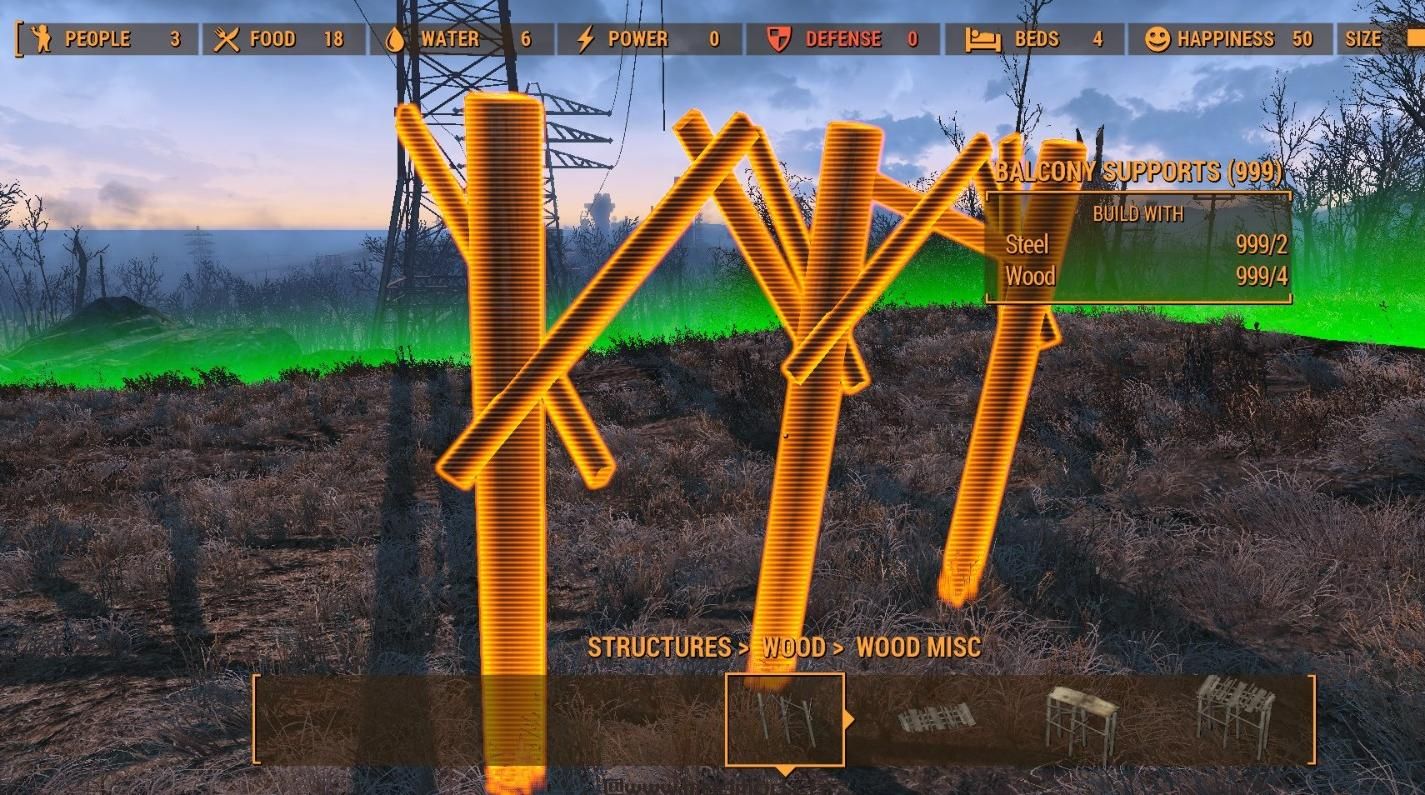Go back to the Structures category
This screenshot has height=795, width=1425.
point(660,647)
